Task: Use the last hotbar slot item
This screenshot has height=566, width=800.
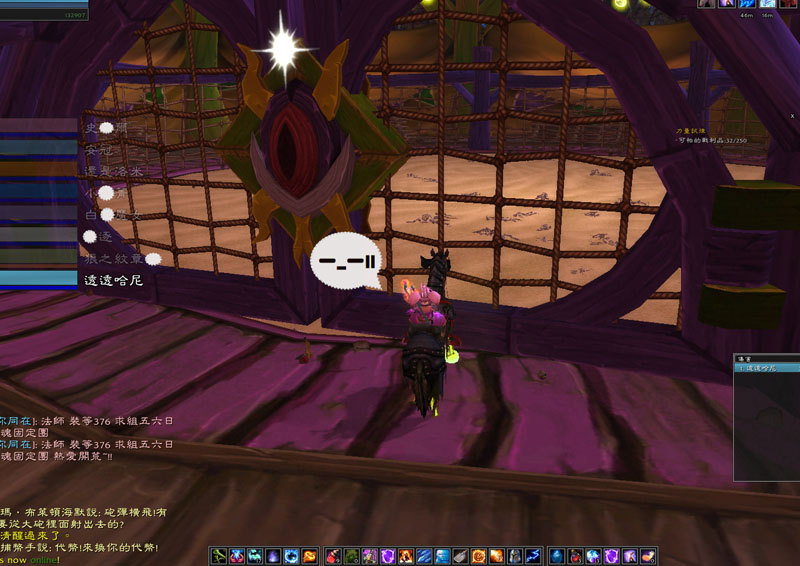Action: 648,556
